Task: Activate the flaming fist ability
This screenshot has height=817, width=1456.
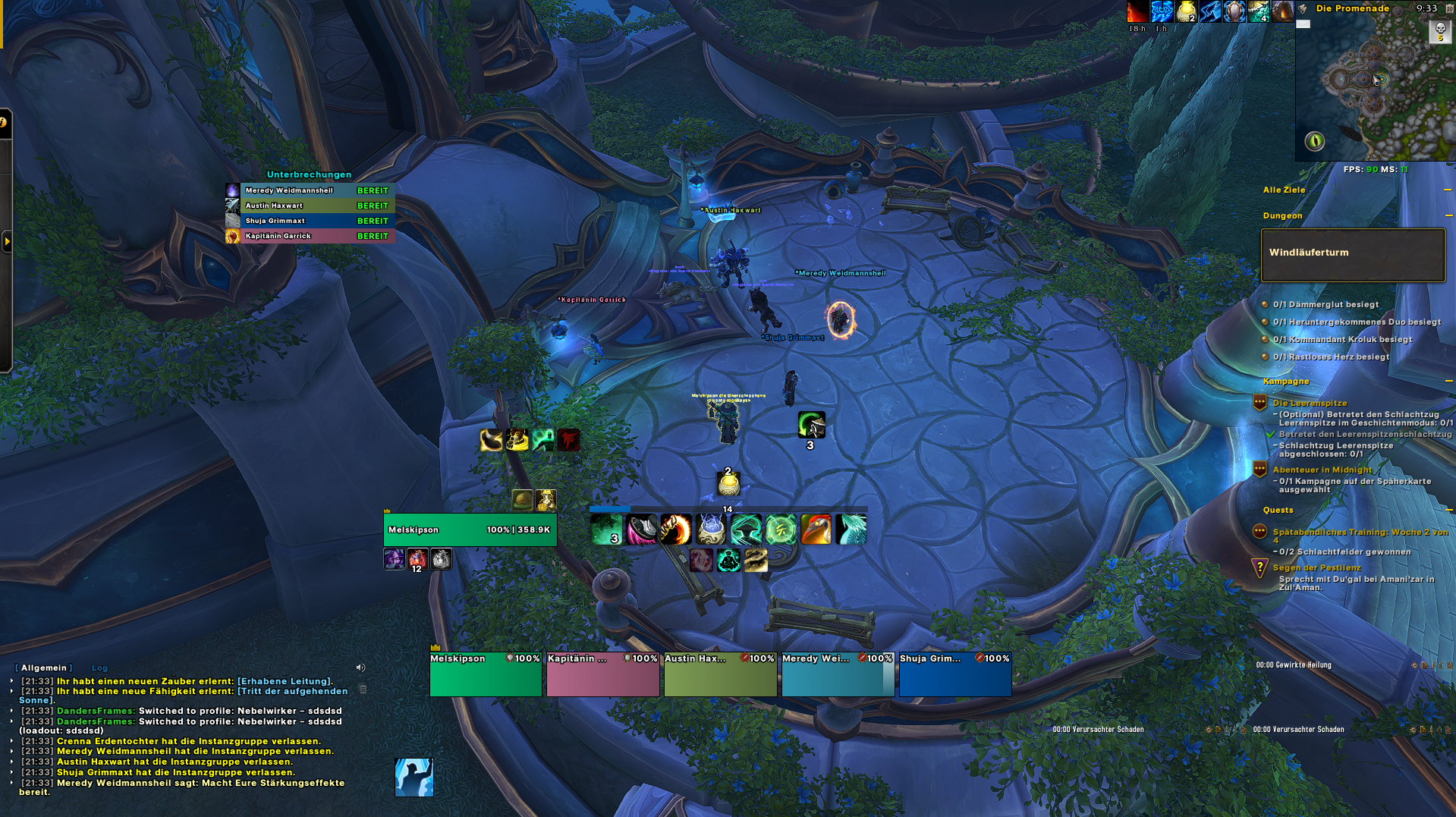Action: (x=675, y=529)
